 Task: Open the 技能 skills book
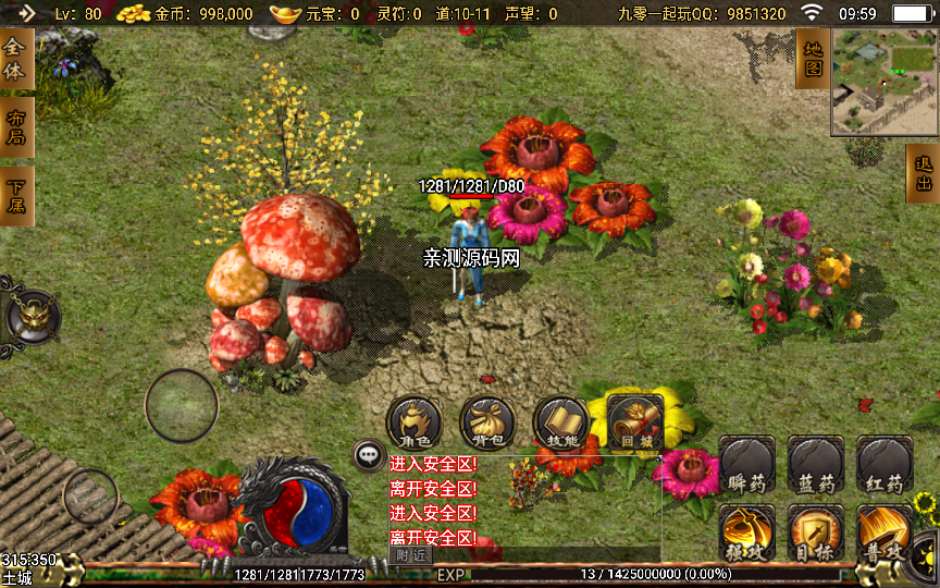pyautogui.click(x=560, y=423)
